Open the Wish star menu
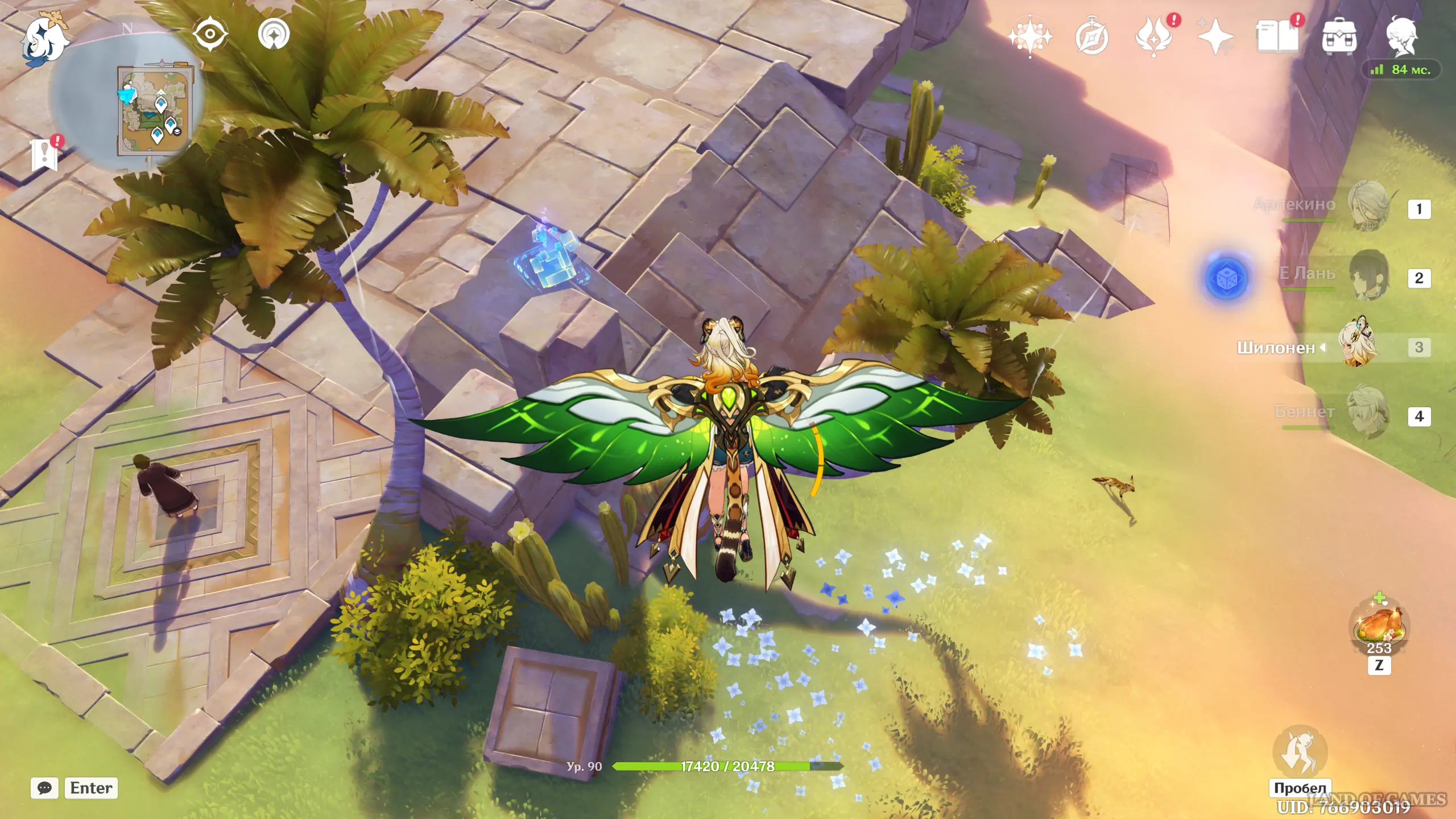Viewport: 1456px width, 819px height. tap(1030, 36)
